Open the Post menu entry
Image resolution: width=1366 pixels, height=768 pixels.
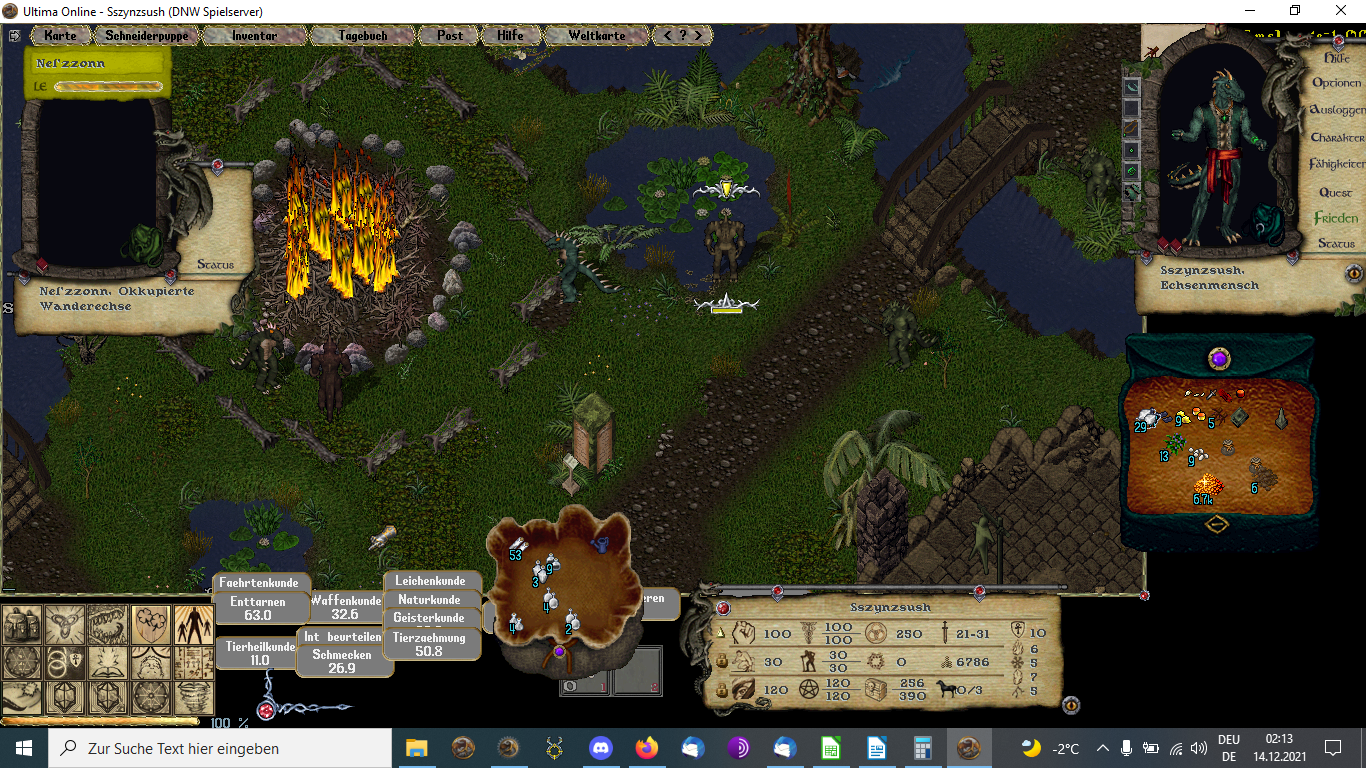coord(450,35)
